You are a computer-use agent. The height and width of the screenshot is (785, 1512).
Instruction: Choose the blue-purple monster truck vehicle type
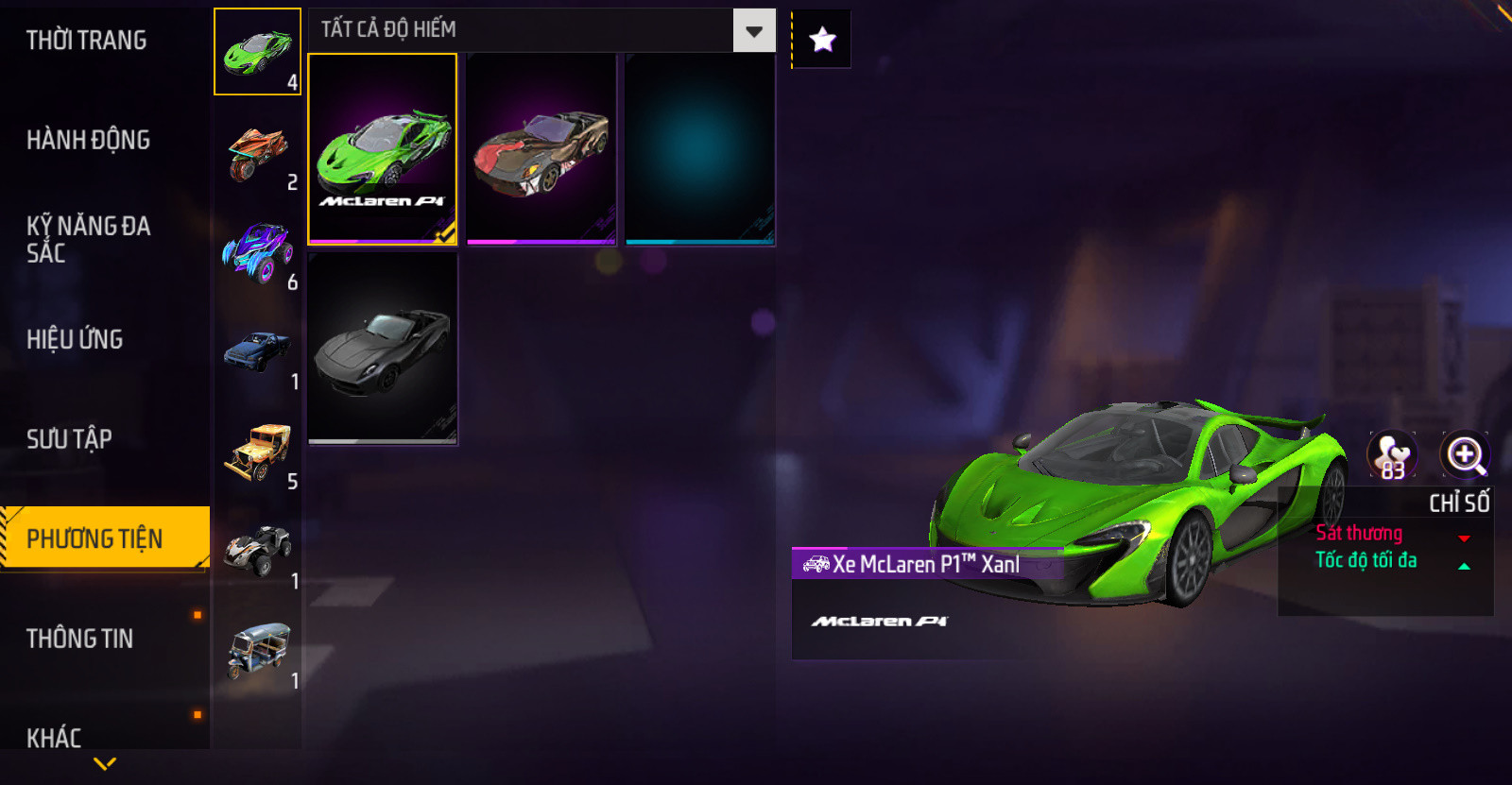tap(257, 251)
